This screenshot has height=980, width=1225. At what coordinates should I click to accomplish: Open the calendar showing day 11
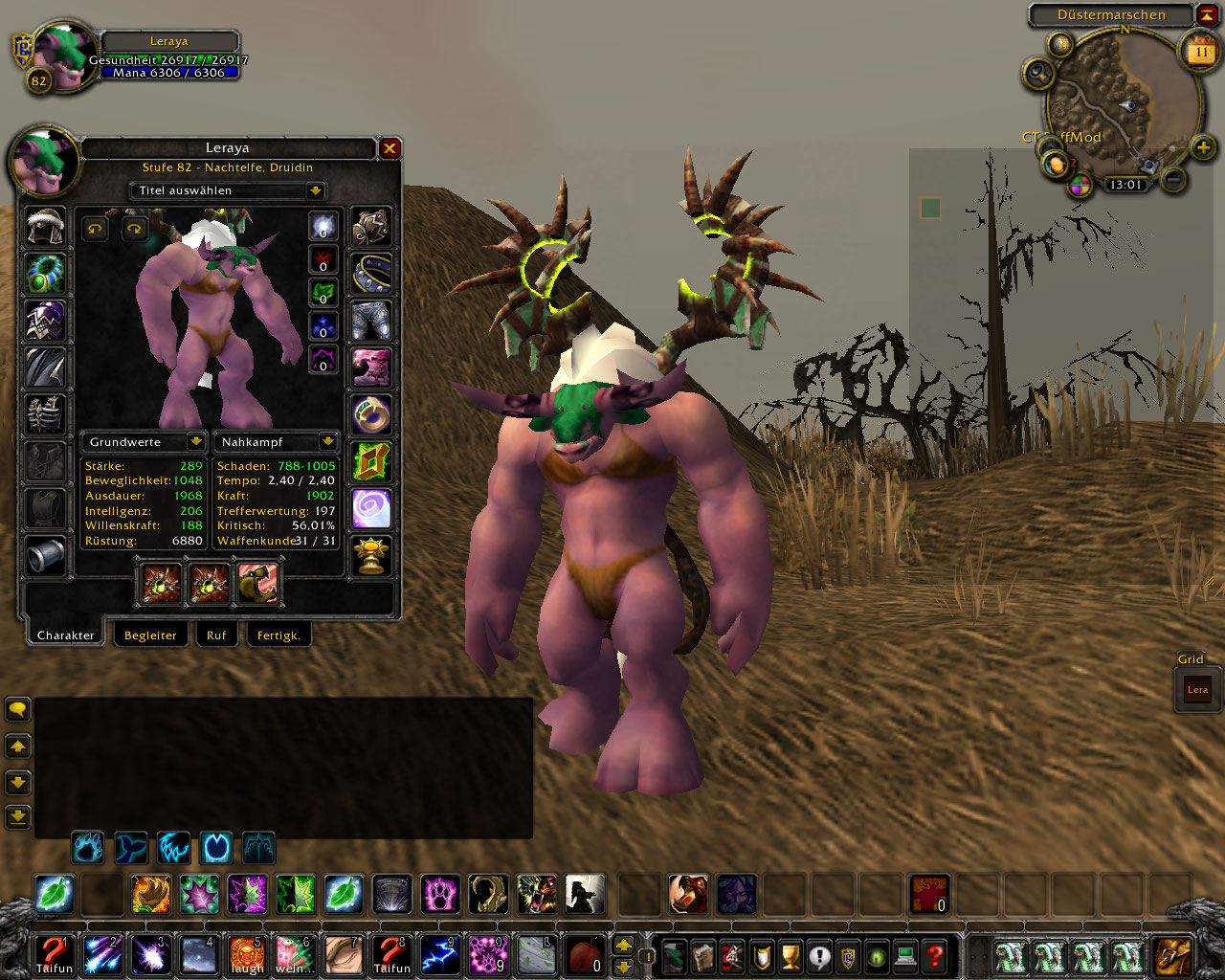coord(1200,52)
